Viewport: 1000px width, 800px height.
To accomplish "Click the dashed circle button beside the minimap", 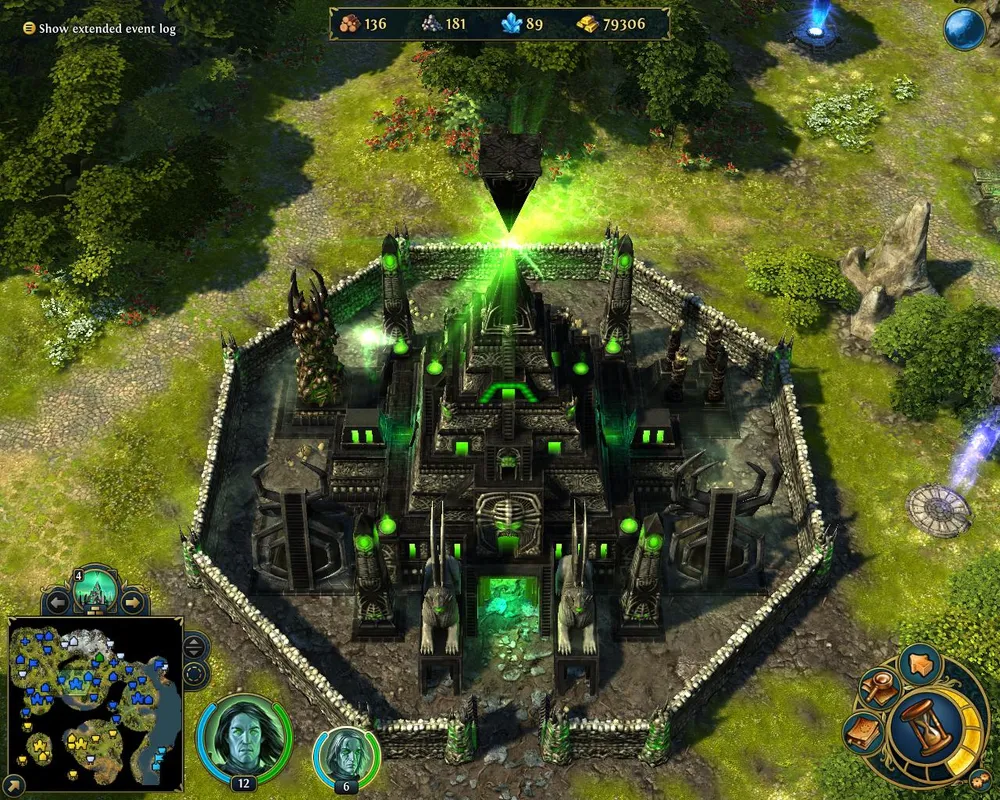I will click(x=196, y=673).
